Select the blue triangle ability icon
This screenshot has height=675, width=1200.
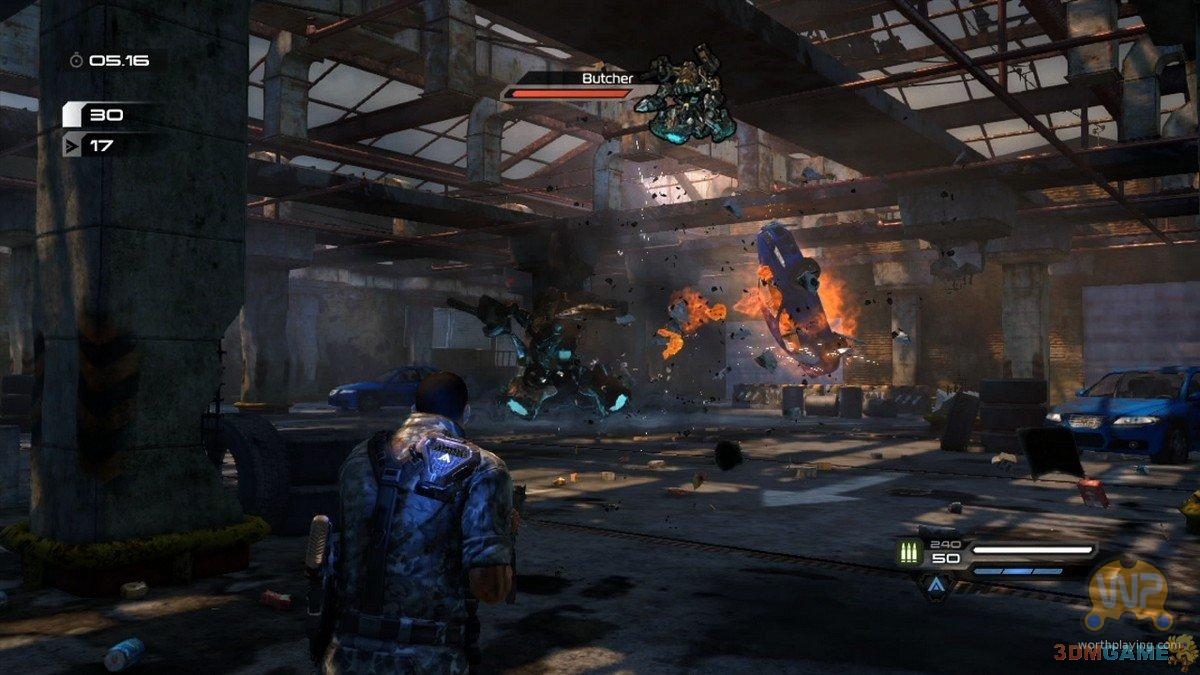935,585
